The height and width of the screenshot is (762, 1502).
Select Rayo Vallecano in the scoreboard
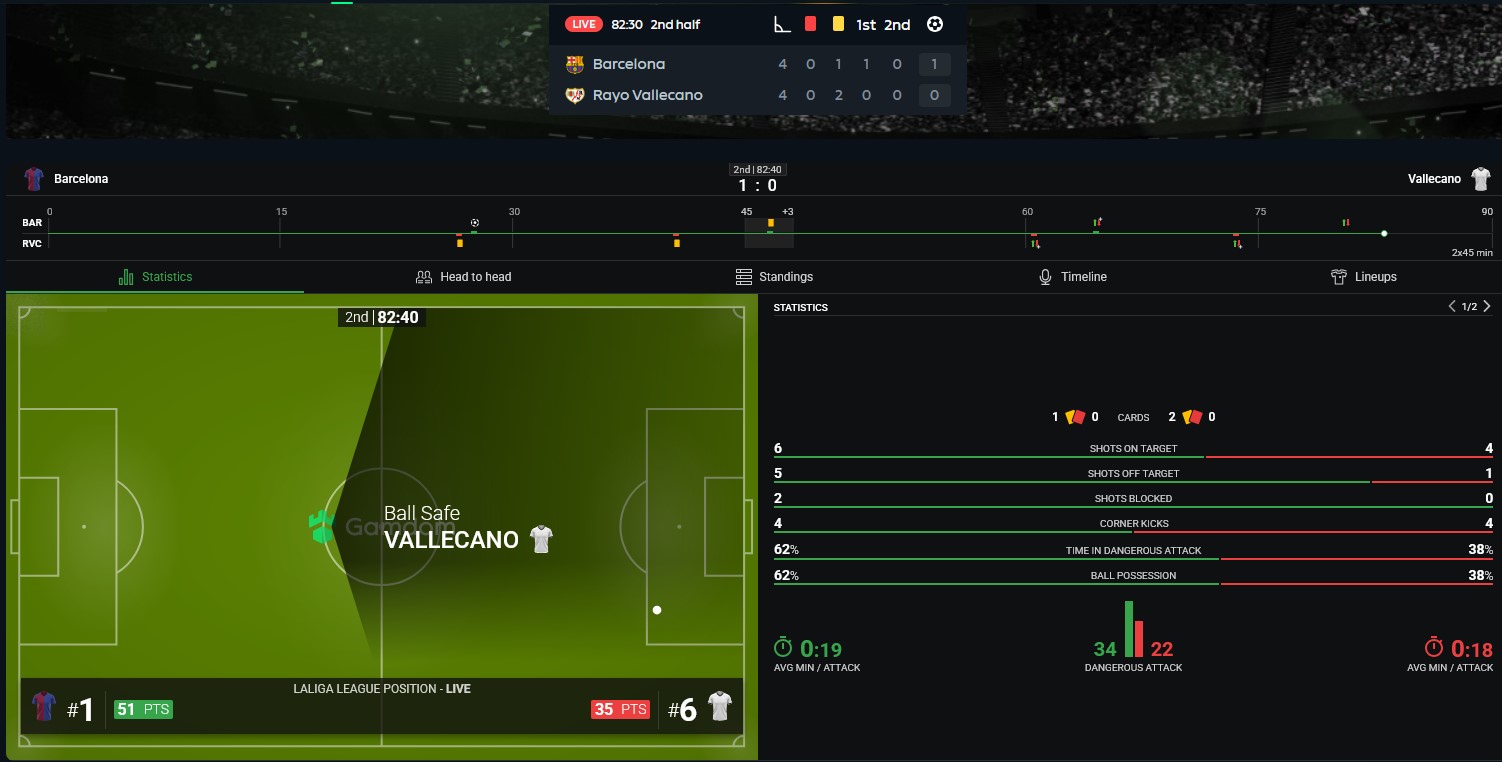coord(647,95)
